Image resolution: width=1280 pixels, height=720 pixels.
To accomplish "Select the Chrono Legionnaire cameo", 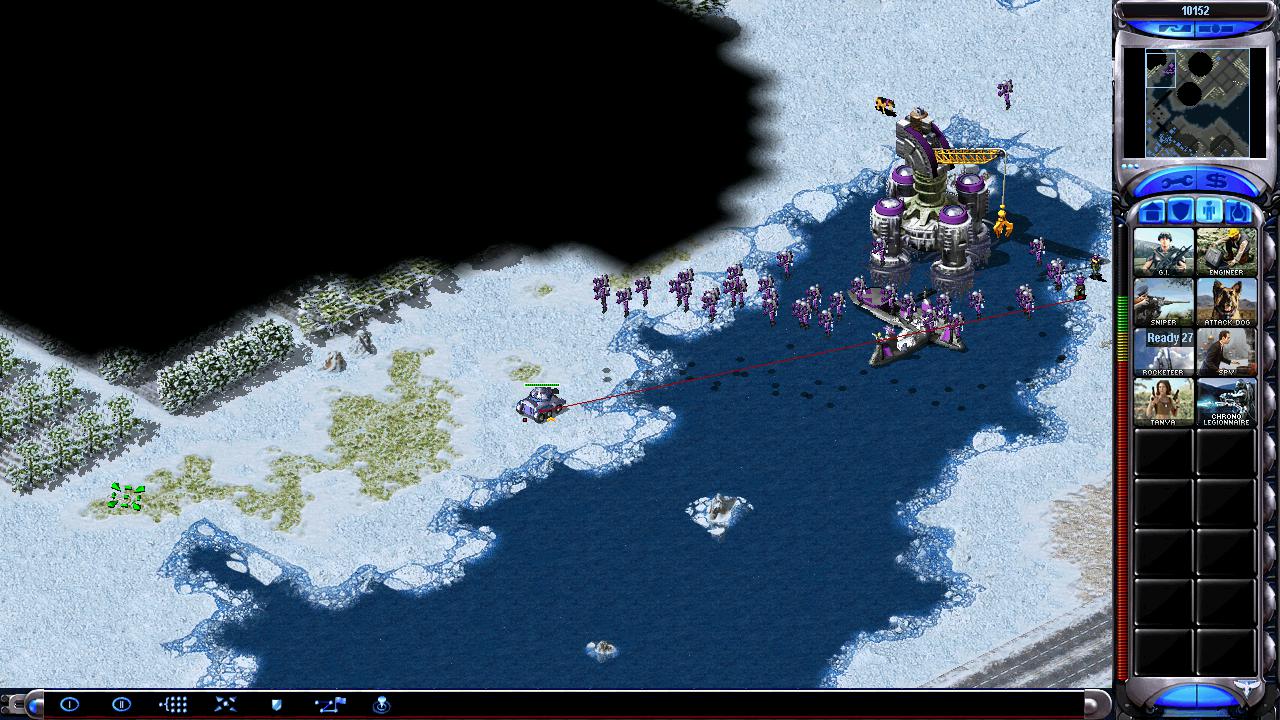I will click(x=1226, y=402).
